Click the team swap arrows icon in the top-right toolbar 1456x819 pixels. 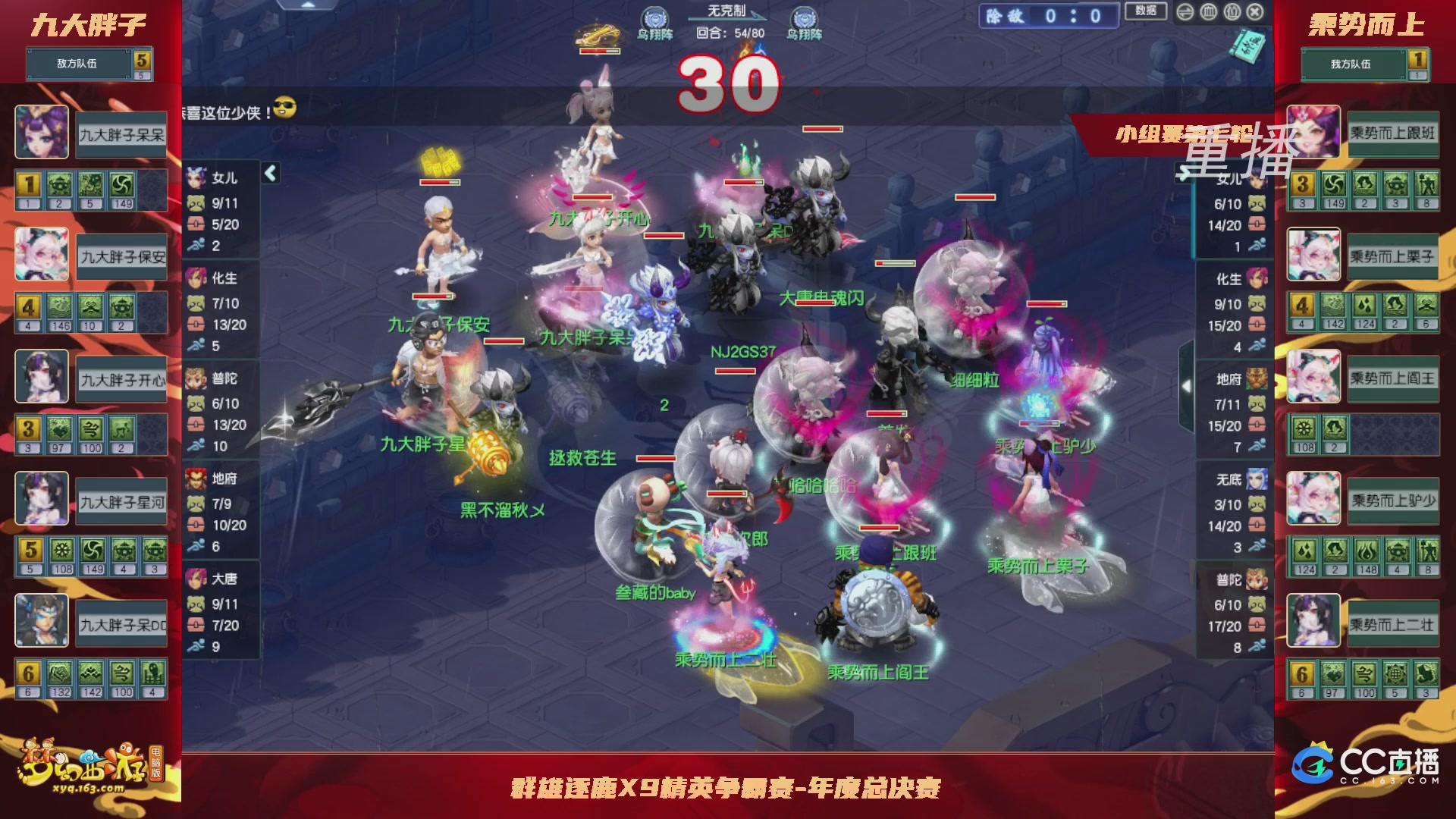[1185, 12]
